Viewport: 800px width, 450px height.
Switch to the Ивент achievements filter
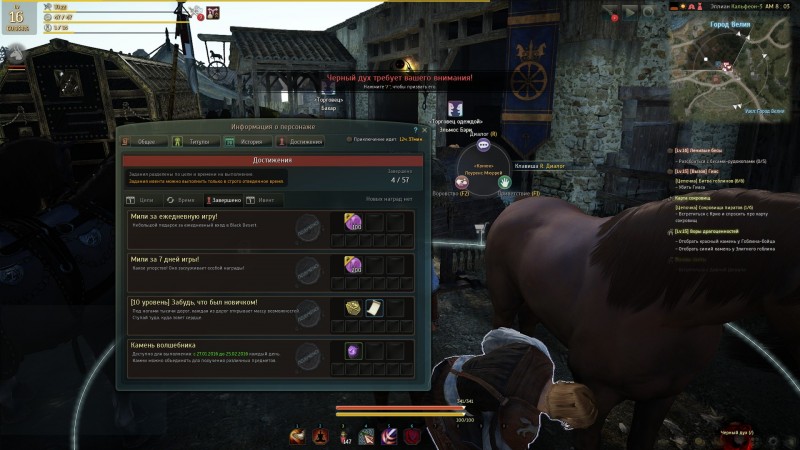(265, 200)
